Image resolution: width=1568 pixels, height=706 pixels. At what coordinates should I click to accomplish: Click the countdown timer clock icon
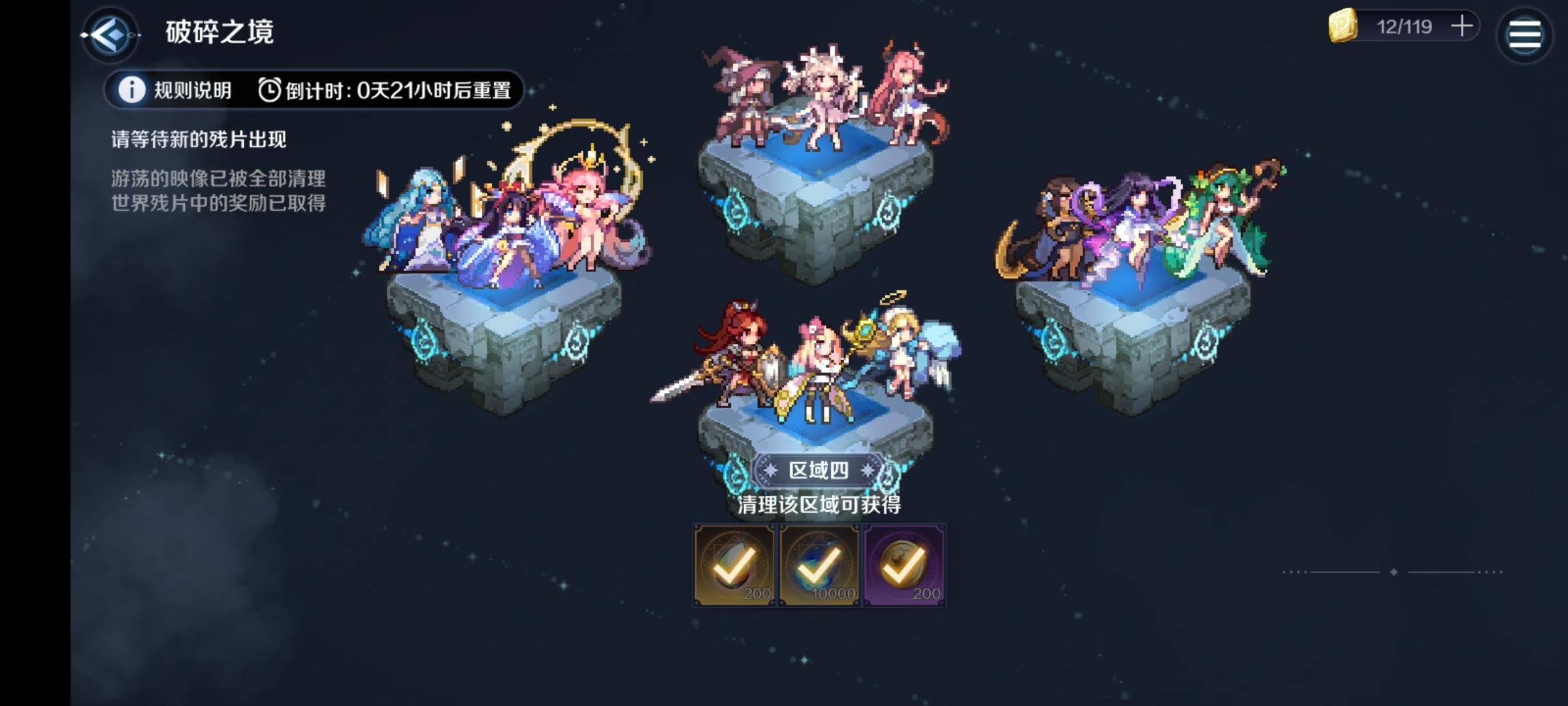click(269, 91)
